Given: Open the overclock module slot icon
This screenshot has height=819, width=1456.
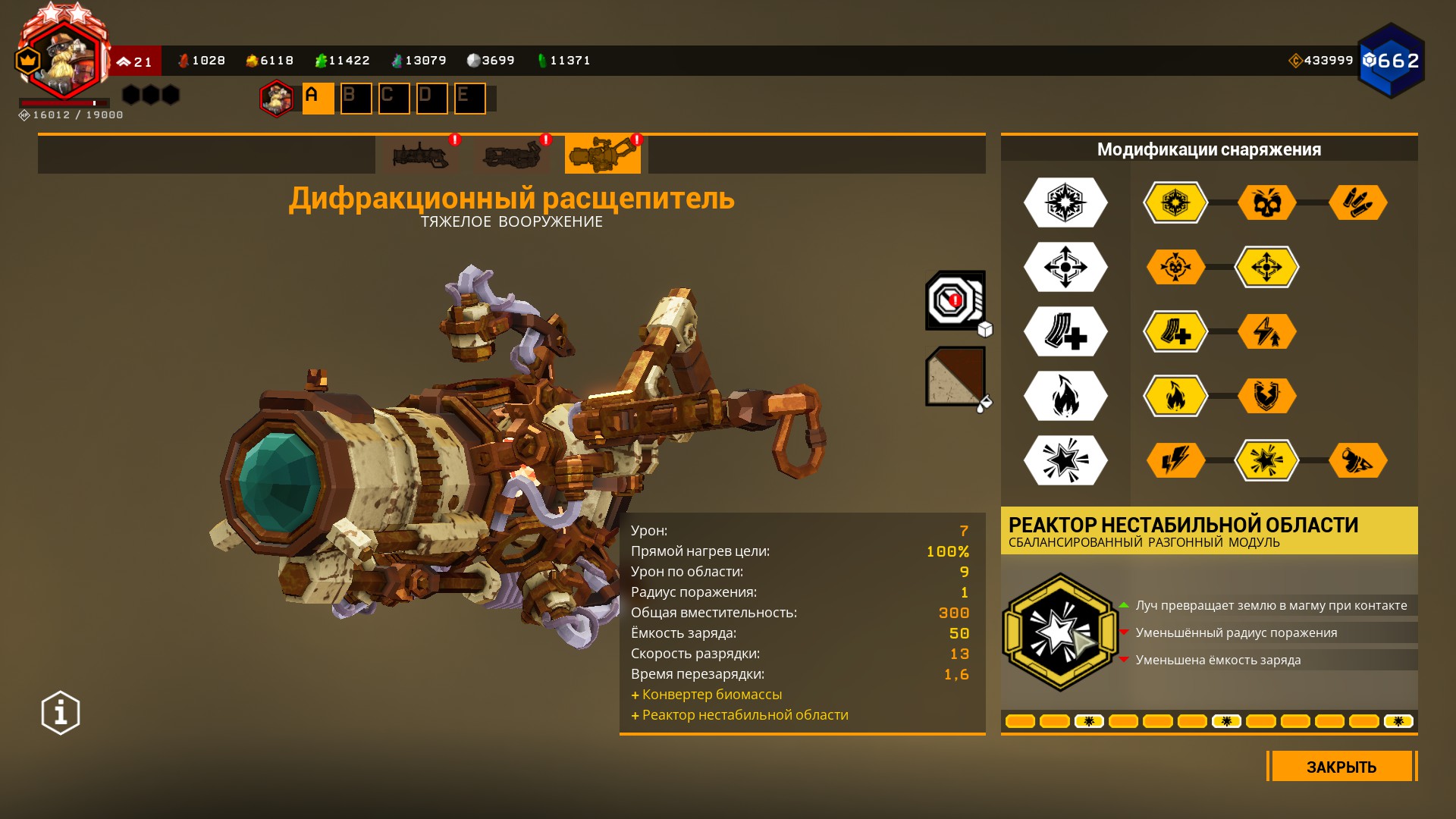Looking at the screenshot, I should point(955,300).
